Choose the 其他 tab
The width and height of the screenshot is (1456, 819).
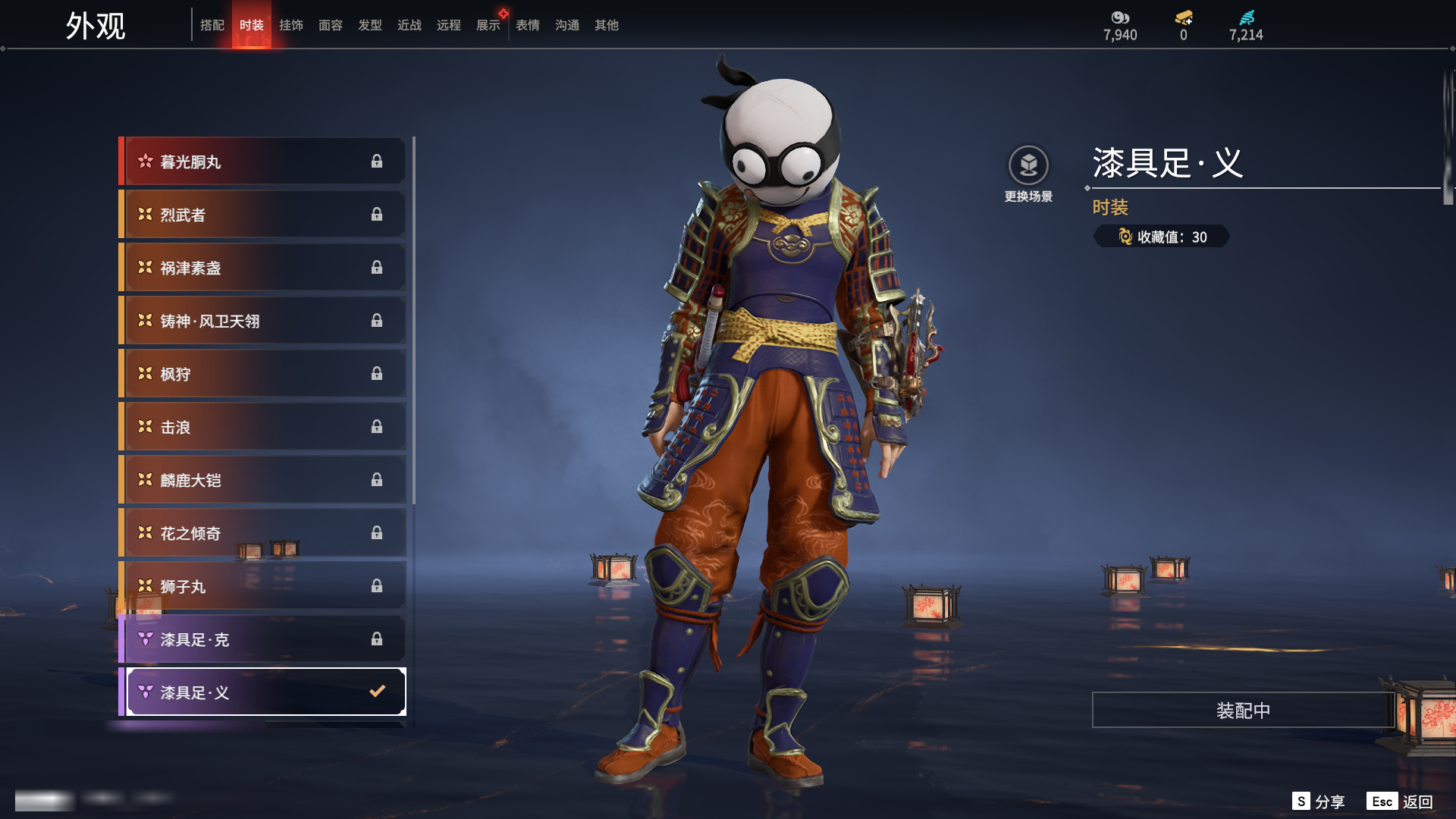click(x=606, y=25)
